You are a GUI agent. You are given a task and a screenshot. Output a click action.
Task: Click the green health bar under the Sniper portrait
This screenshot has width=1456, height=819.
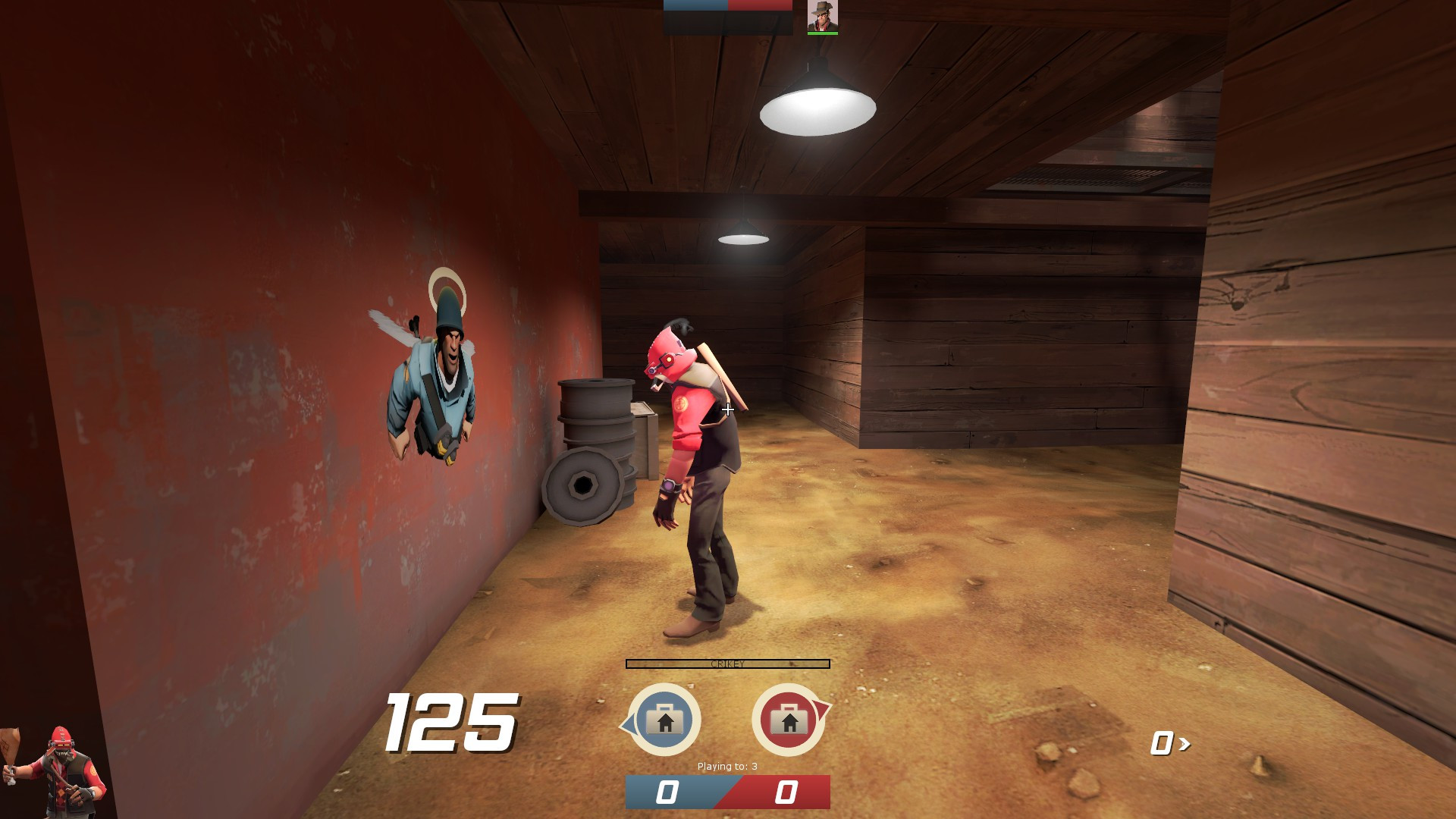click(x=821, y=34)
